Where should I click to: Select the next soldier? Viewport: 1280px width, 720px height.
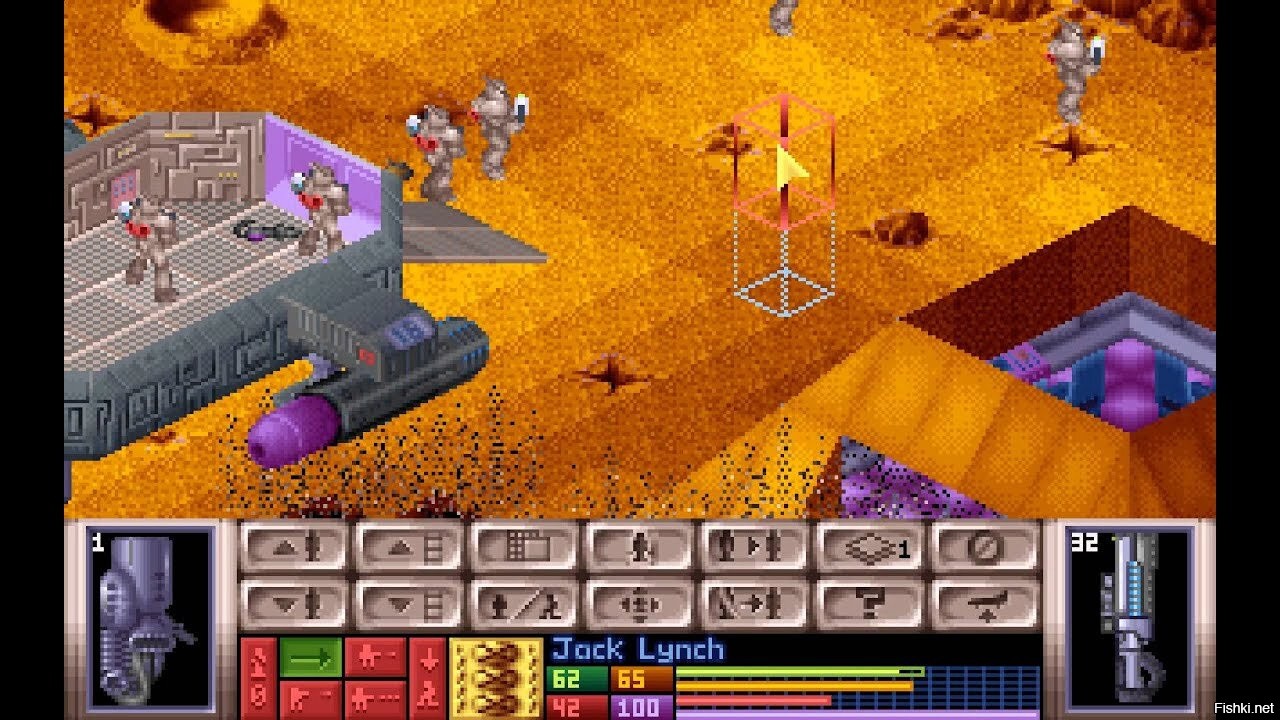(755, 547)
